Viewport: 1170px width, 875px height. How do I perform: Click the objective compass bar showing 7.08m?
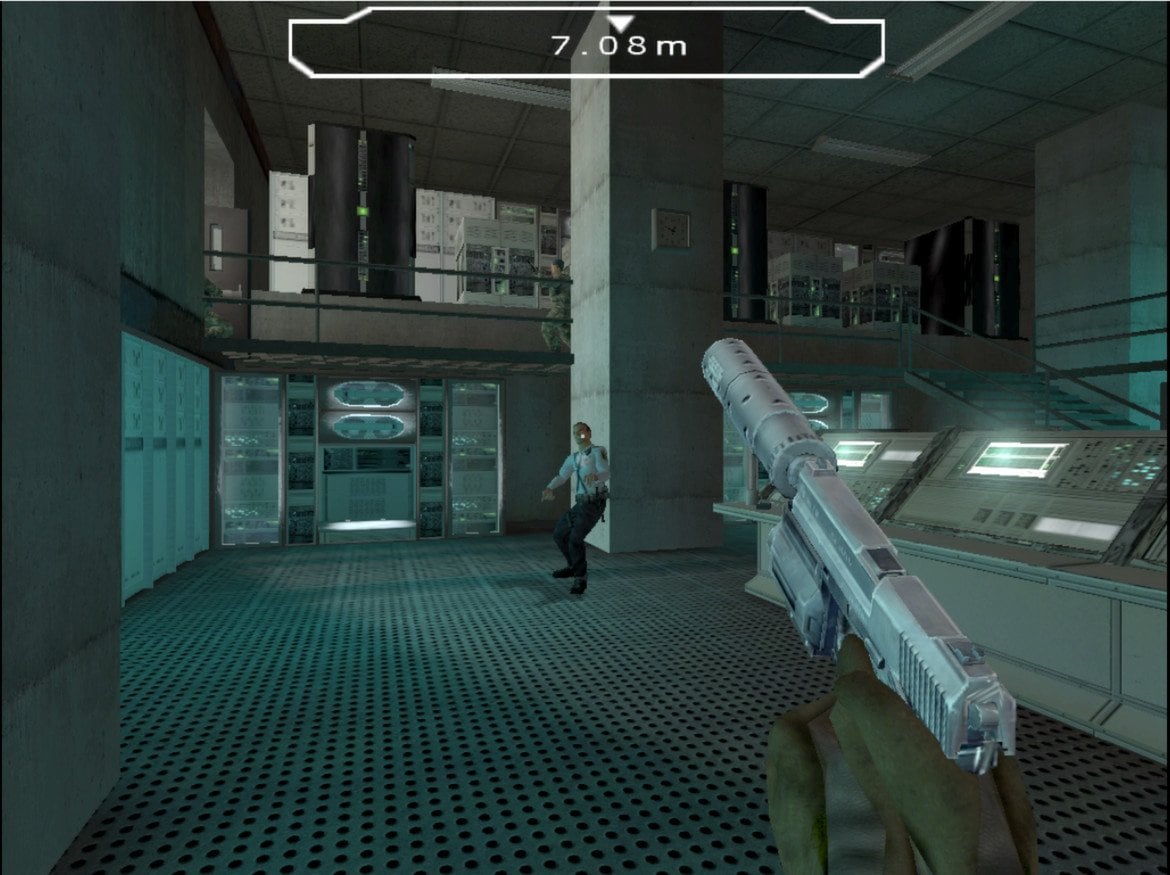tap(586, 43)
